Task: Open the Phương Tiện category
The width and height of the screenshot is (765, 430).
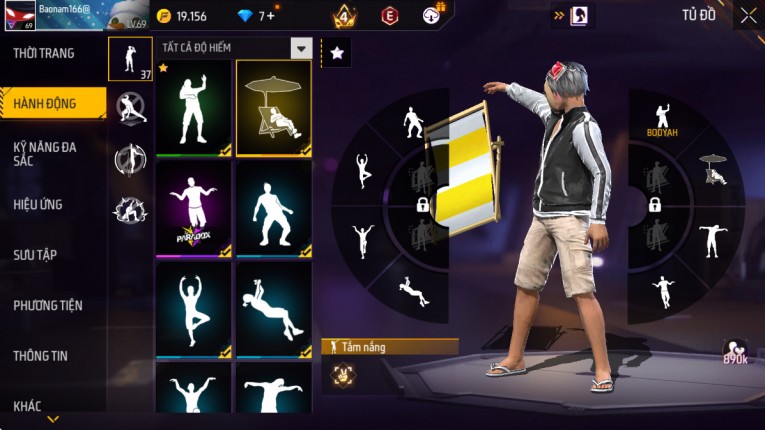Action: [x=48, y=305]
